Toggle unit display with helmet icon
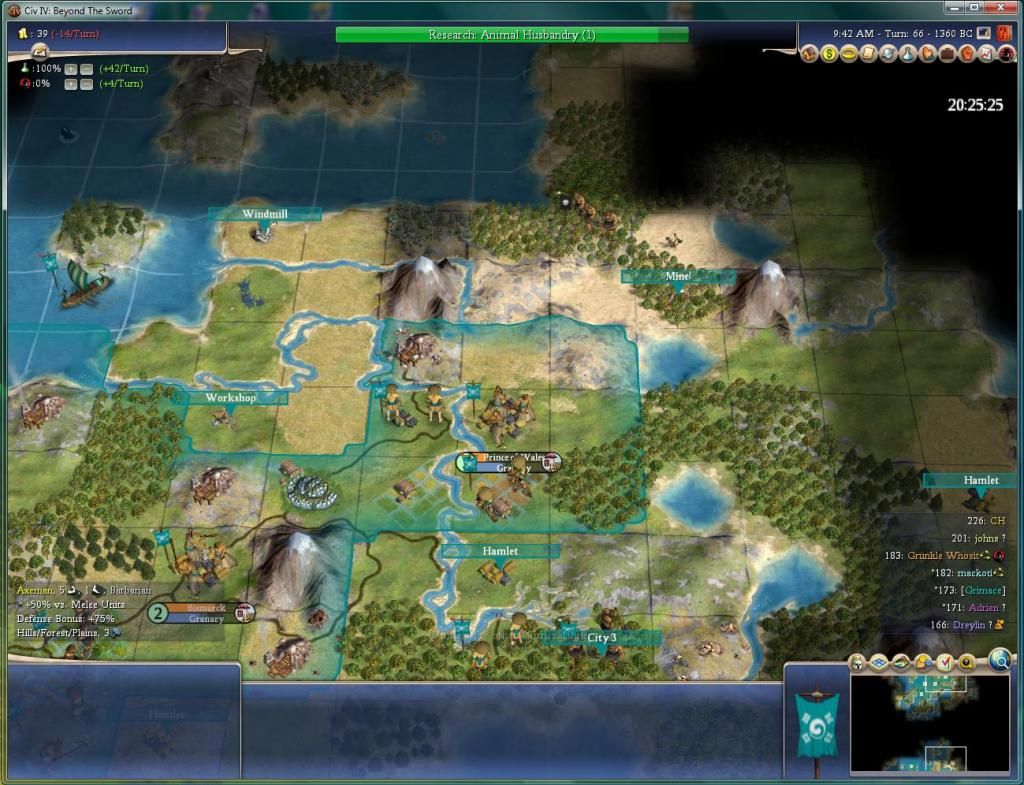The height and width of the screenshot is (785, 1024). coord(857,662)
